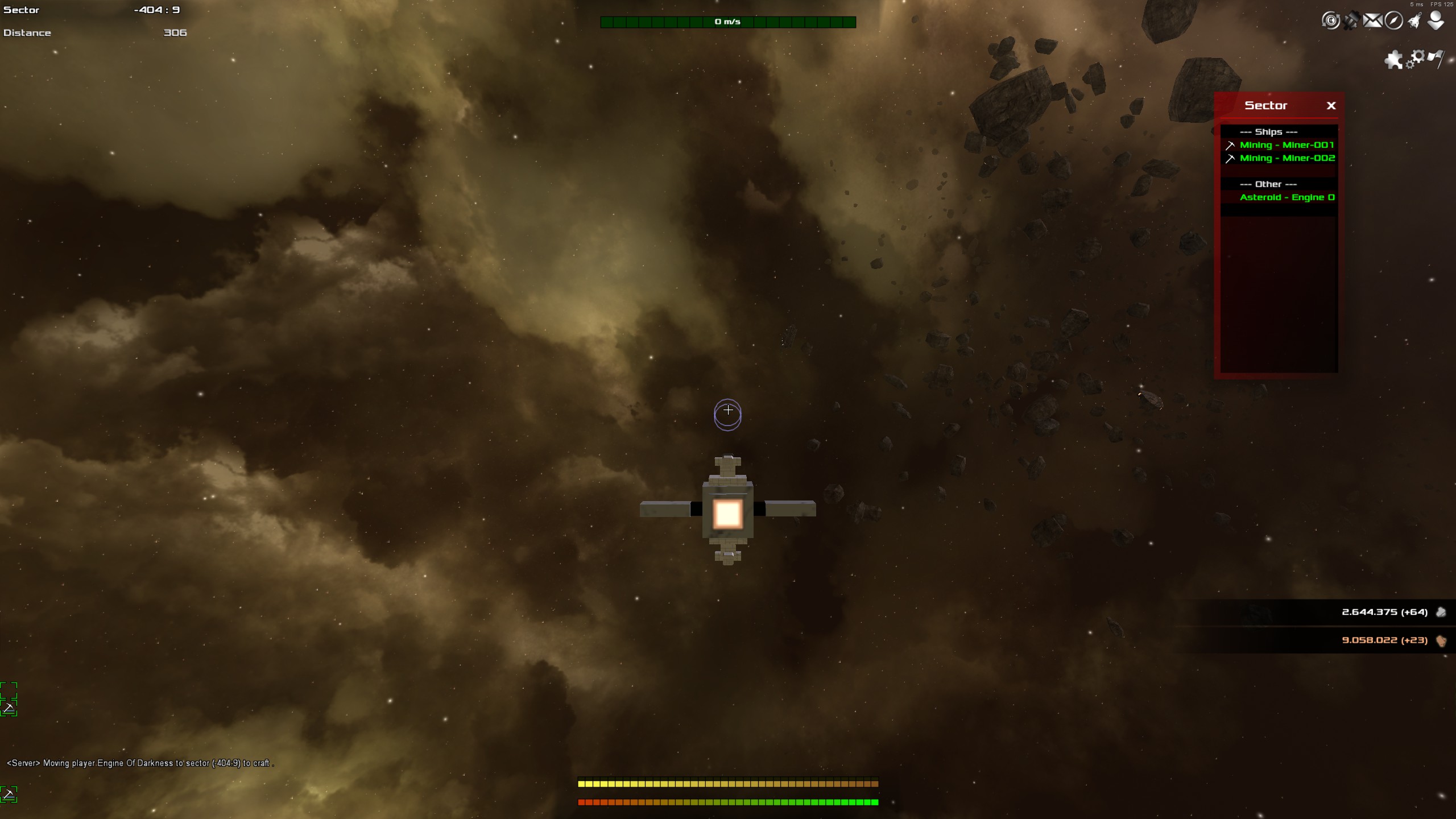1456x819 pixels.
Task: Open the hammer and gear build icon
Action: 1351,21
